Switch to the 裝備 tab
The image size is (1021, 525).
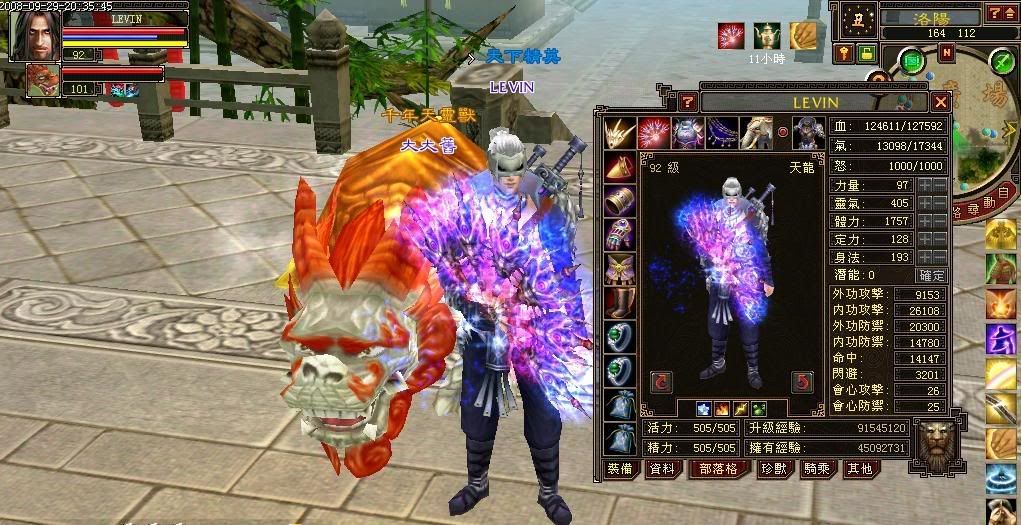coord(621,468)
